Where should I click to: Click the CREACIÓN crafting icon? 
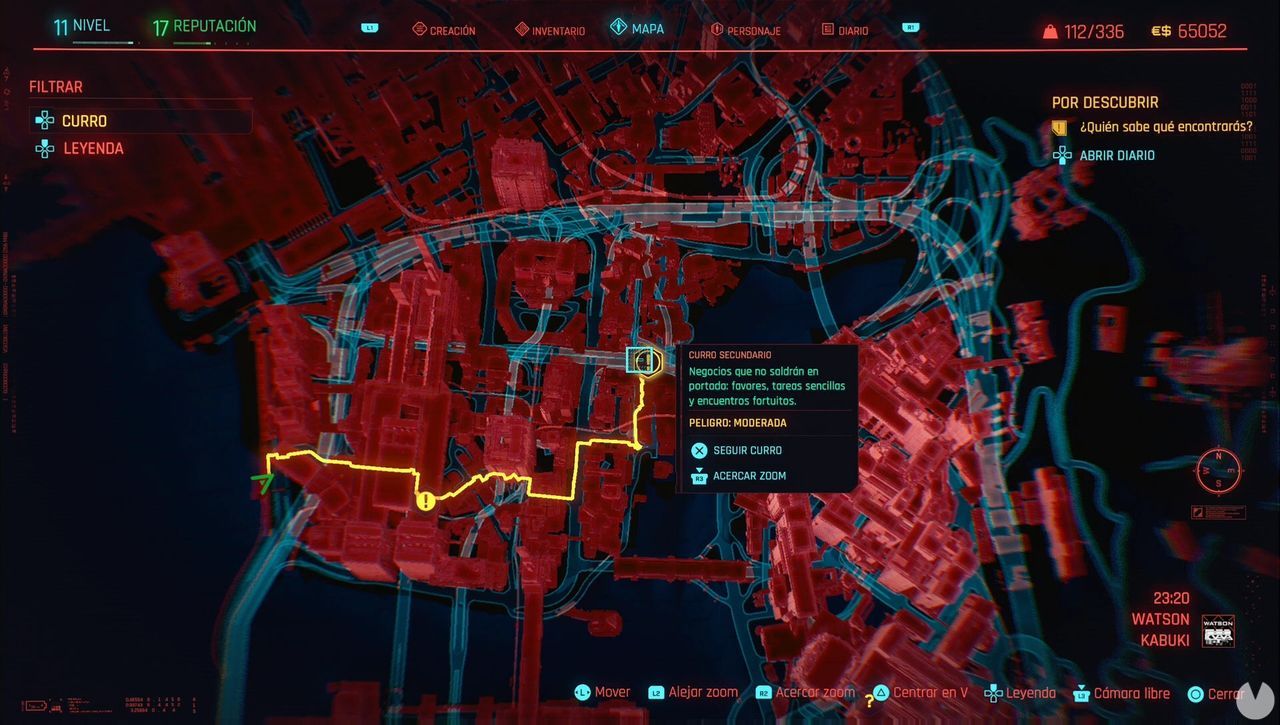420,29
